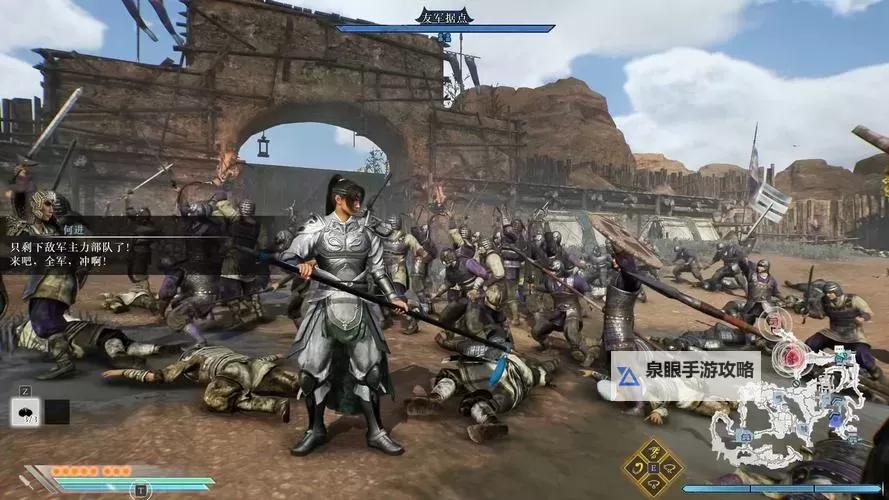Activate the top skill in the diamond wheel
Screen dimensions: 889x500
coord(654,451)
